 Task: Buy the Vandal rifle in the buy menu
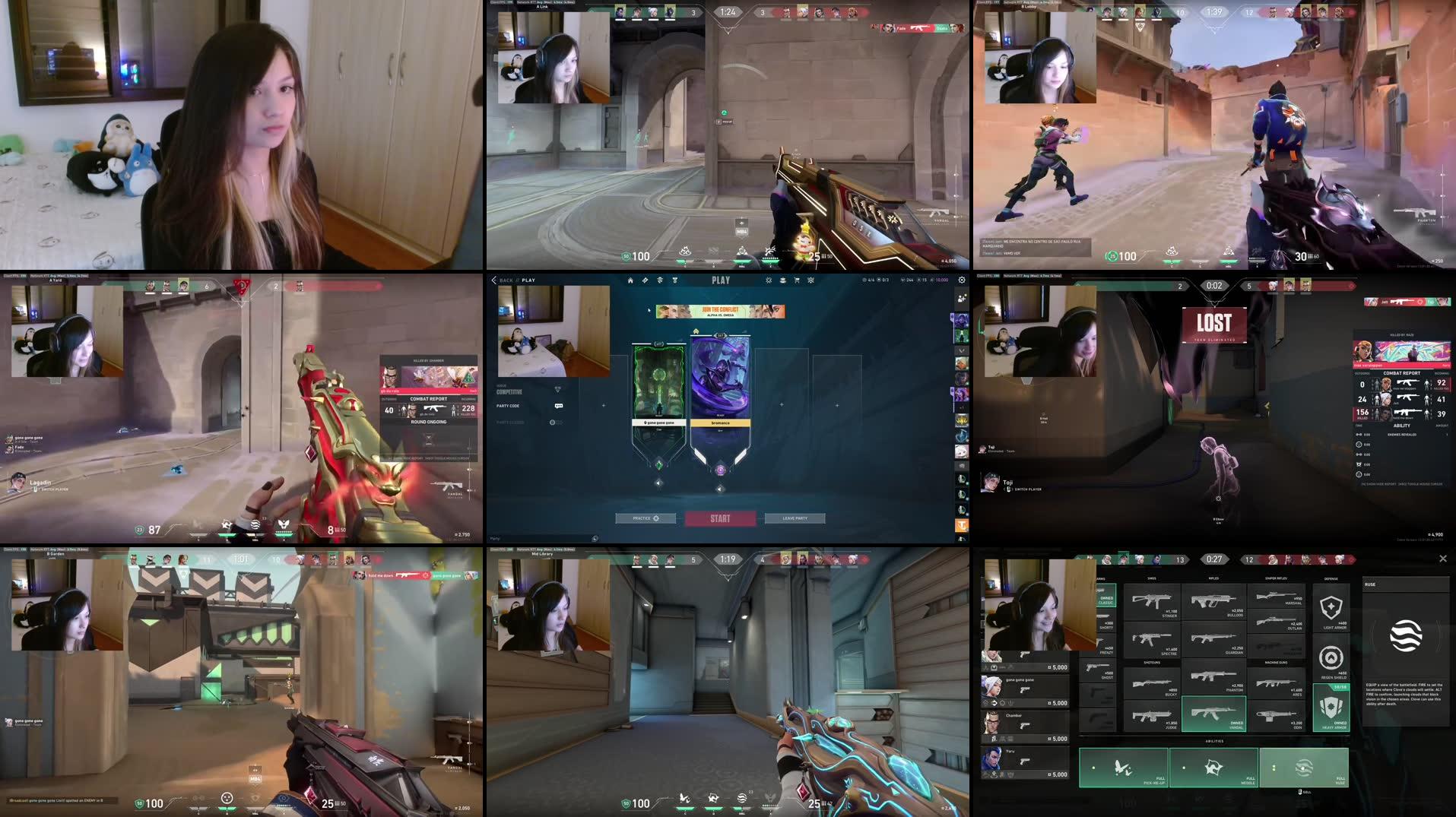coord(1214,714)
